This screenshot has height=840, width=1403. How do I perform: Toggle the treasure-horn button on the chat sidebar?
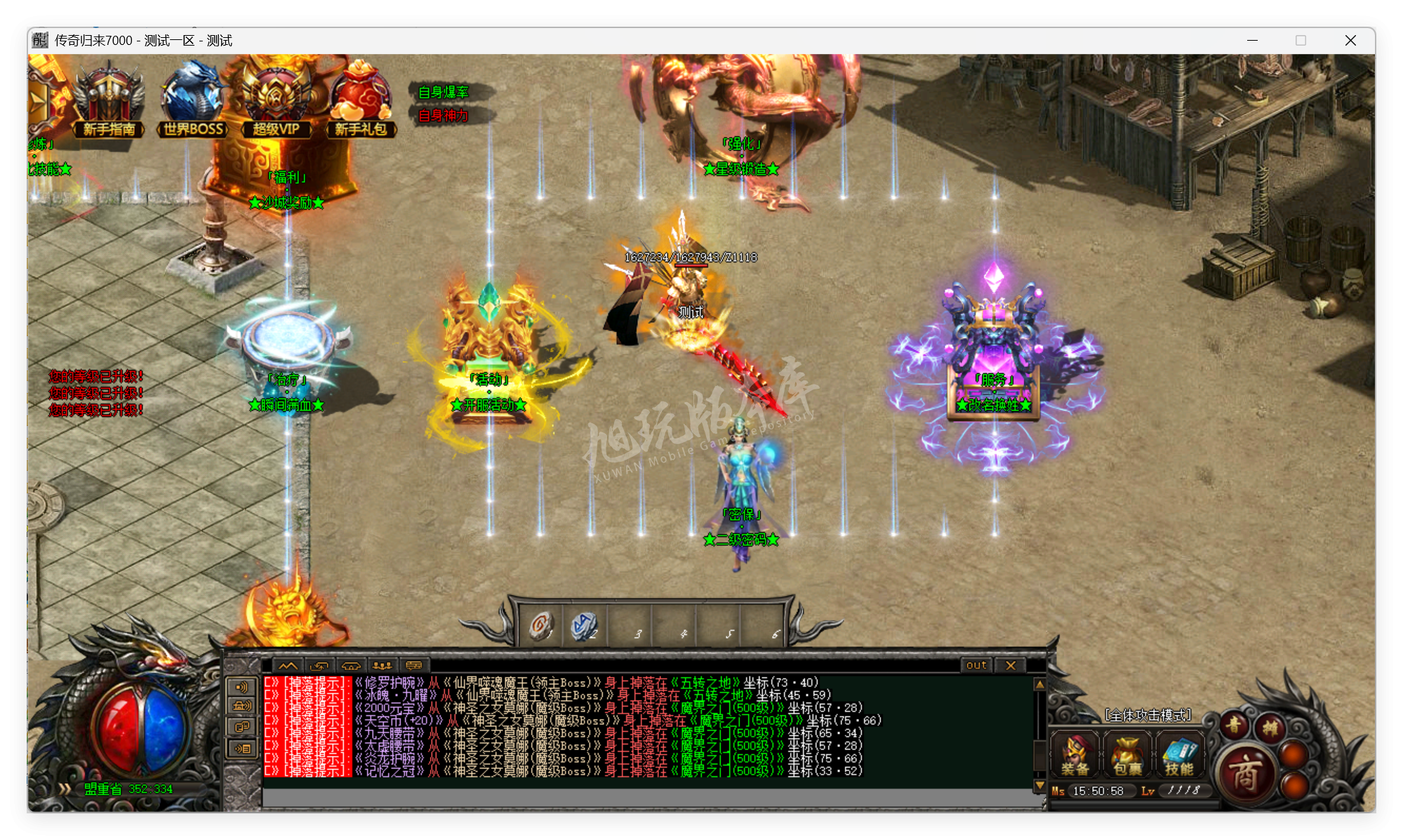[241, 706]
